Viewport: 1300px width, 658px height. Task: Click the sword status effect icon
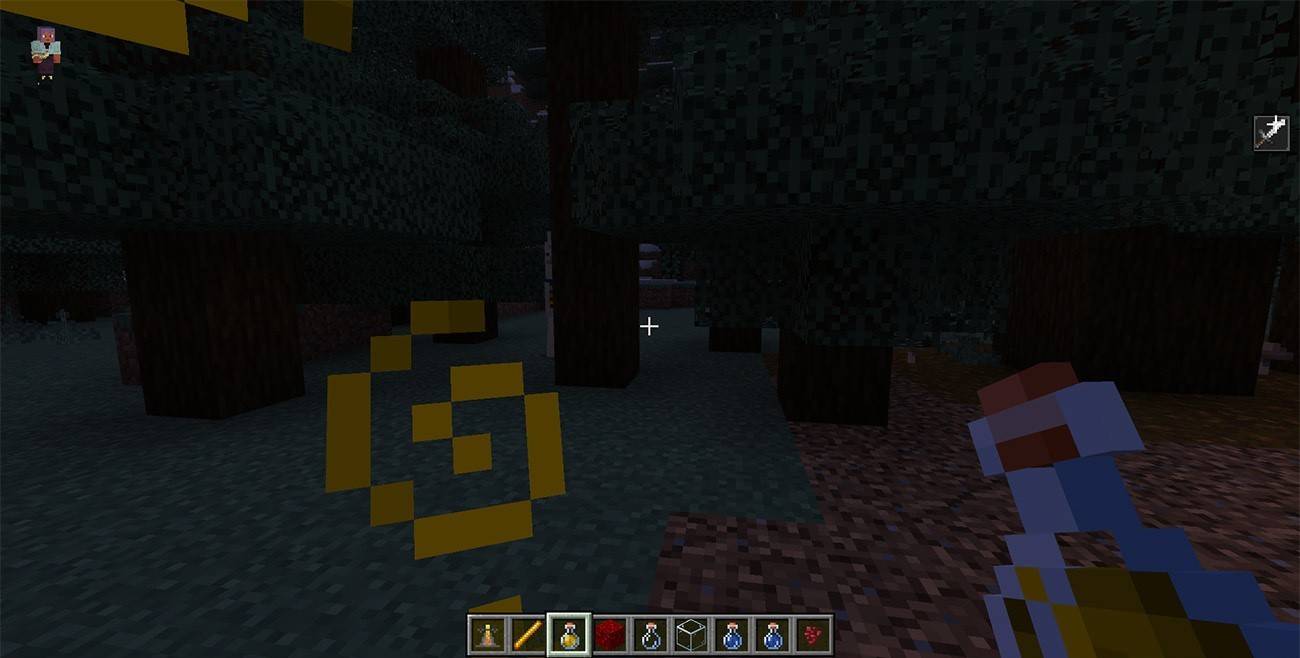(1271, 133)
